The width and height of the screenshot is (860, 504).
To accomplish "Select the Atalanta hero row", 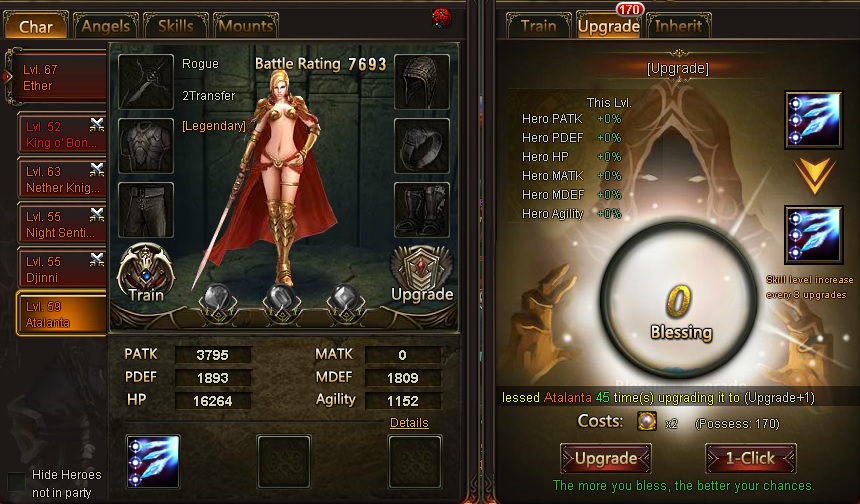I will tap(62, 313).
